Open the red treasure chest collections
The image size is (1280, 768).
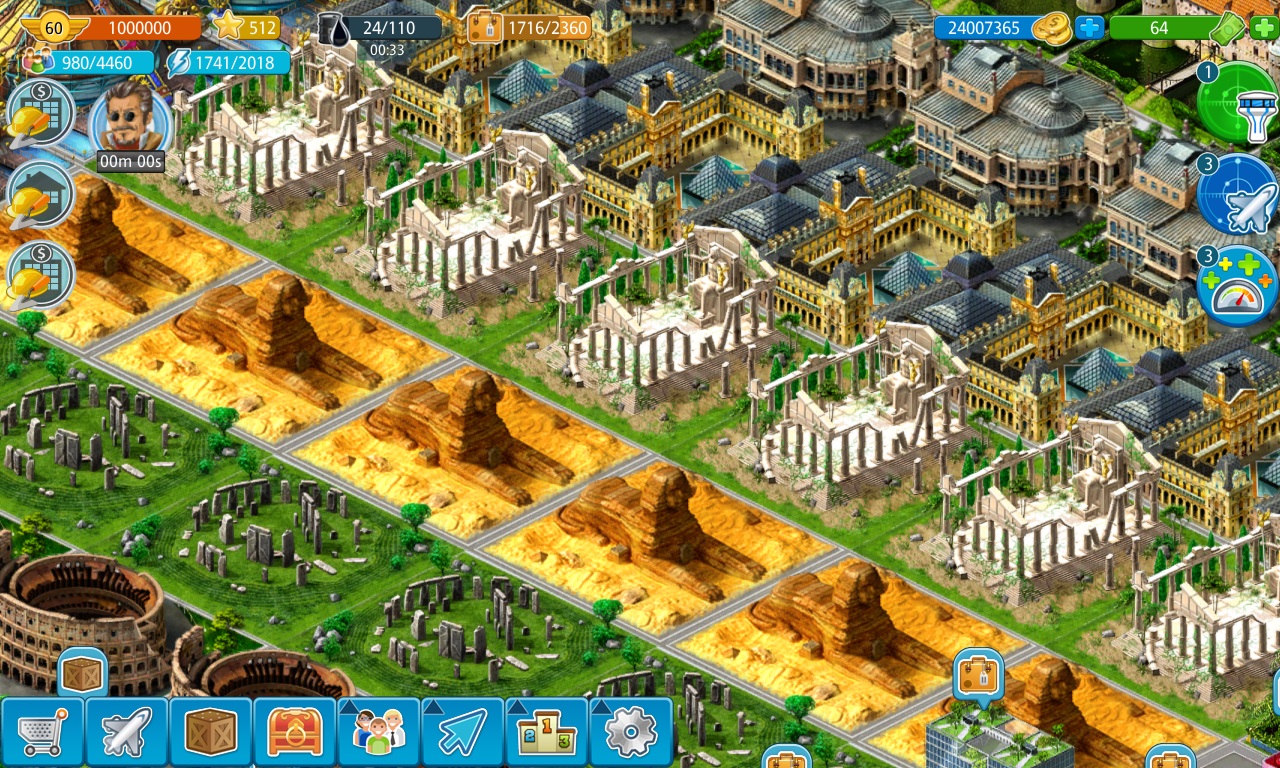[x=294, y=733]
